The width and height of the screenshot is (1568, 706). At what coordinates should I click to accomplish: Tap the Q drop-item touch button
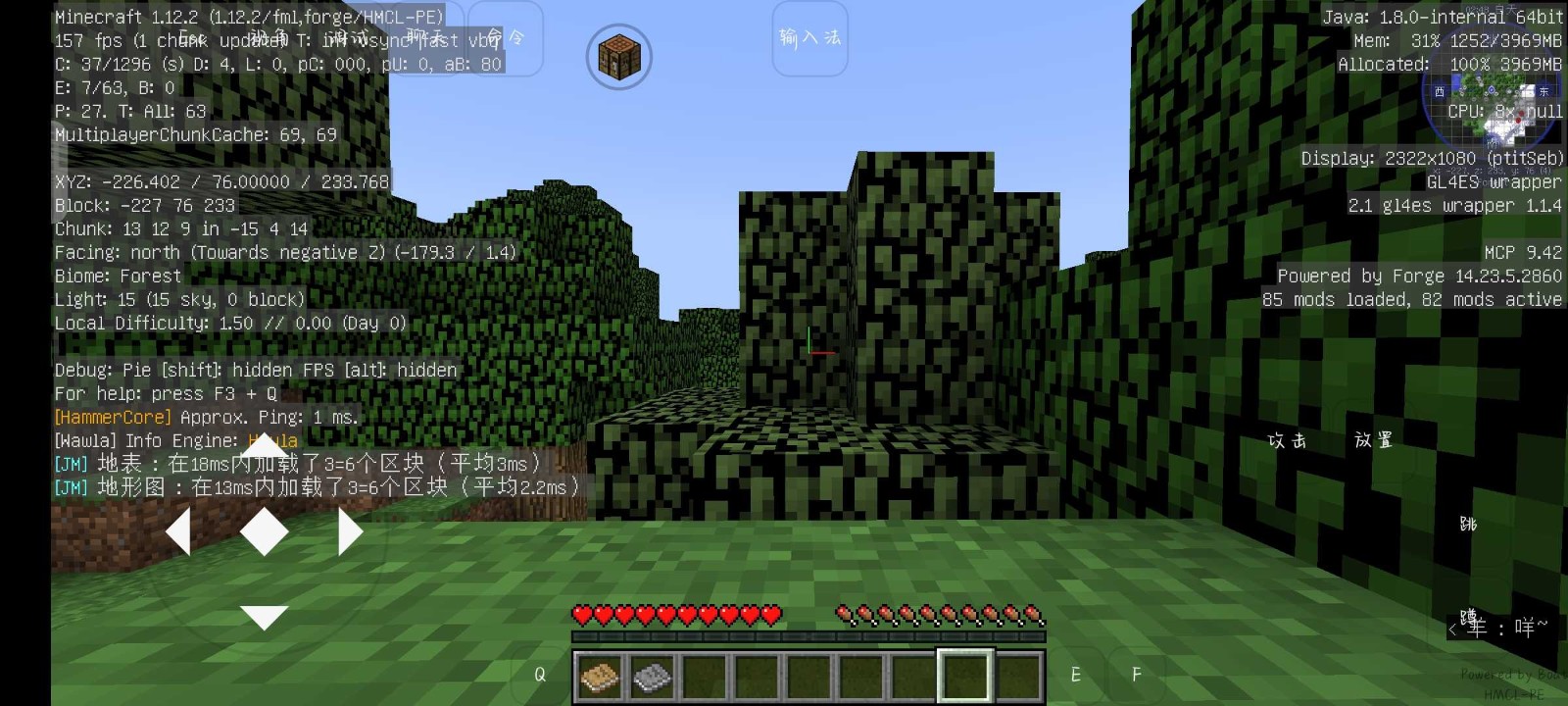pyautogui.click(x=540, y=675)
